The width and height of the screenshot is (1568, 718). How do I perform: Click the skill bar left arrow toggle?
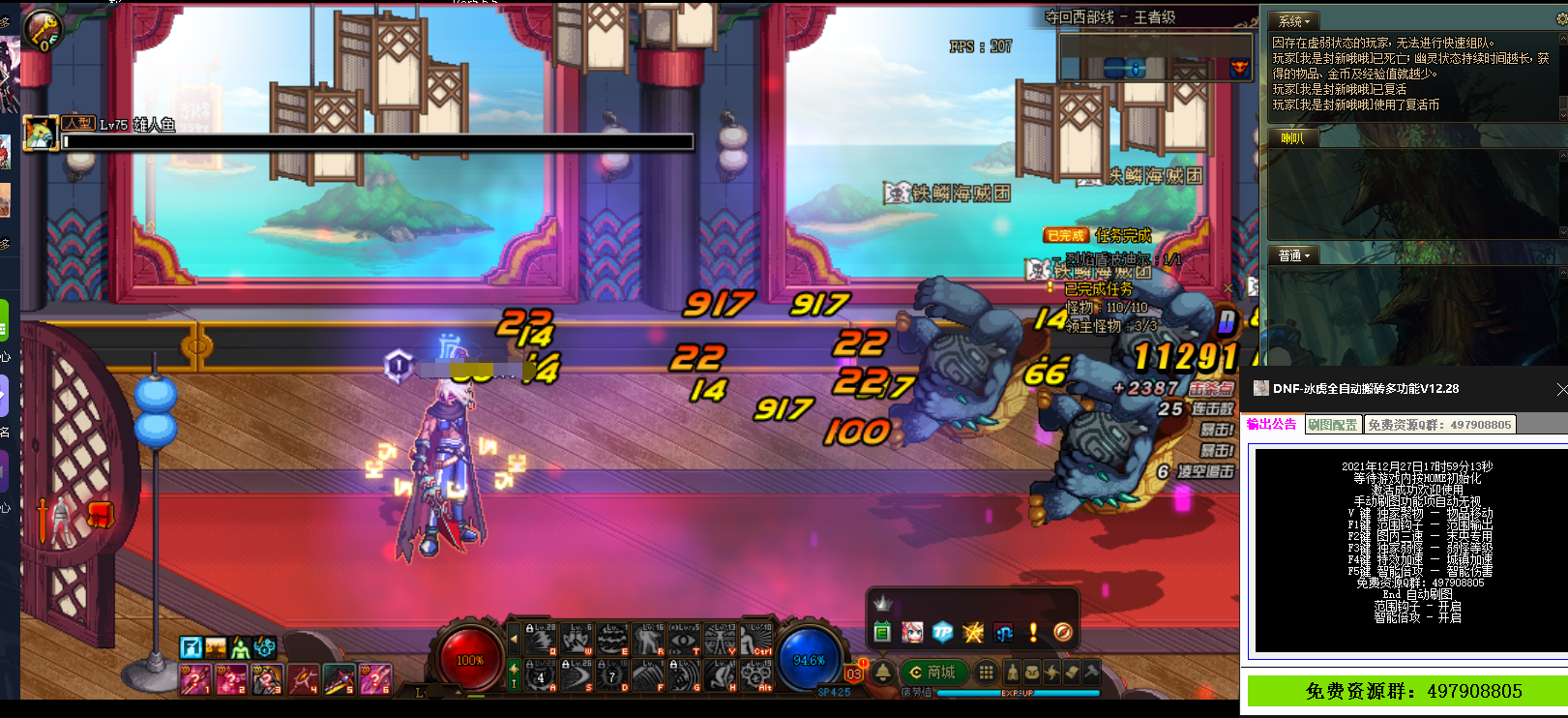tap(514, 639)
